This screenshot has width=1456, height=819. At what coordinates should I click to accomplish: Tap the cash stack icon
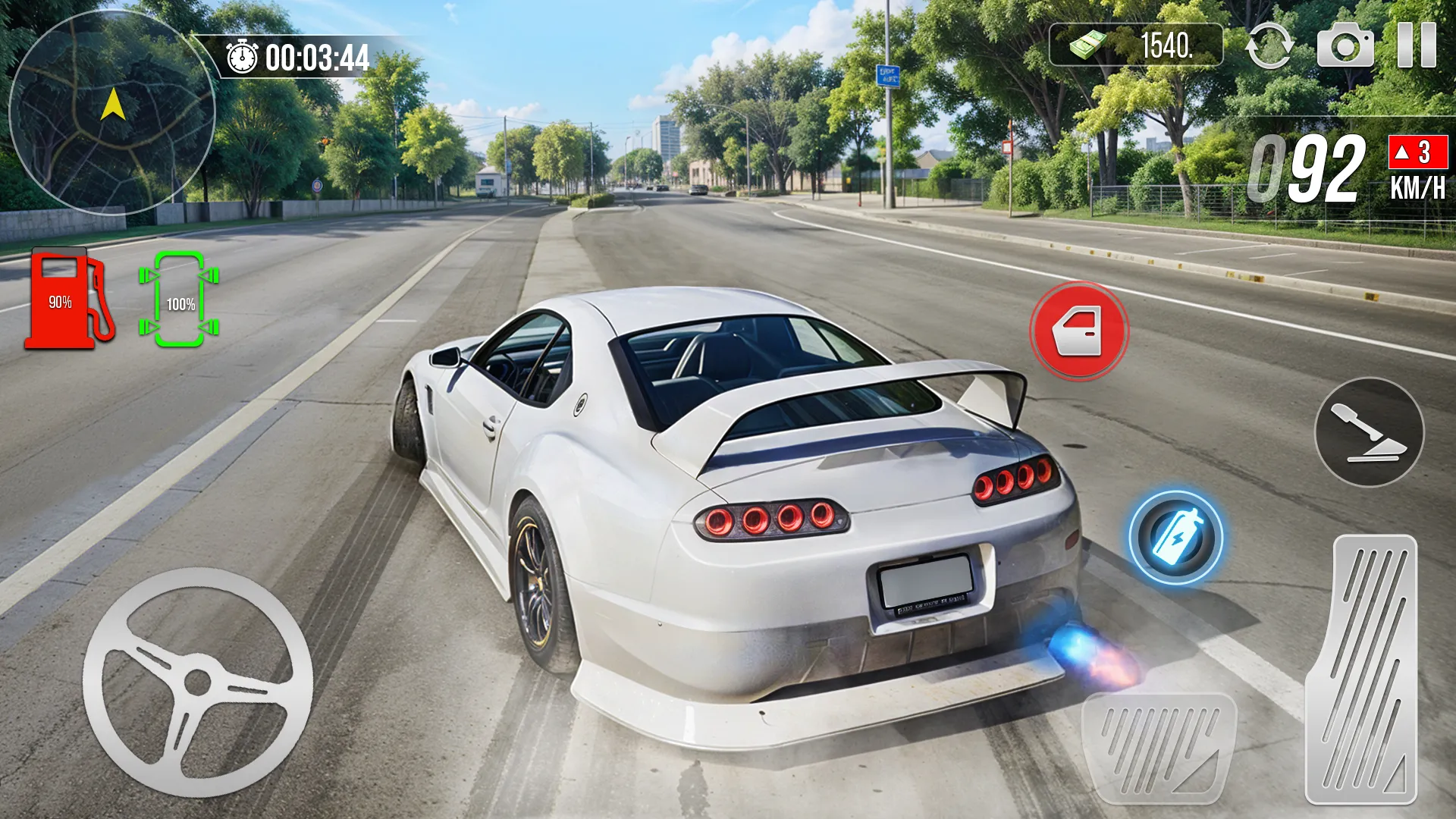(x=1088, y=47)
